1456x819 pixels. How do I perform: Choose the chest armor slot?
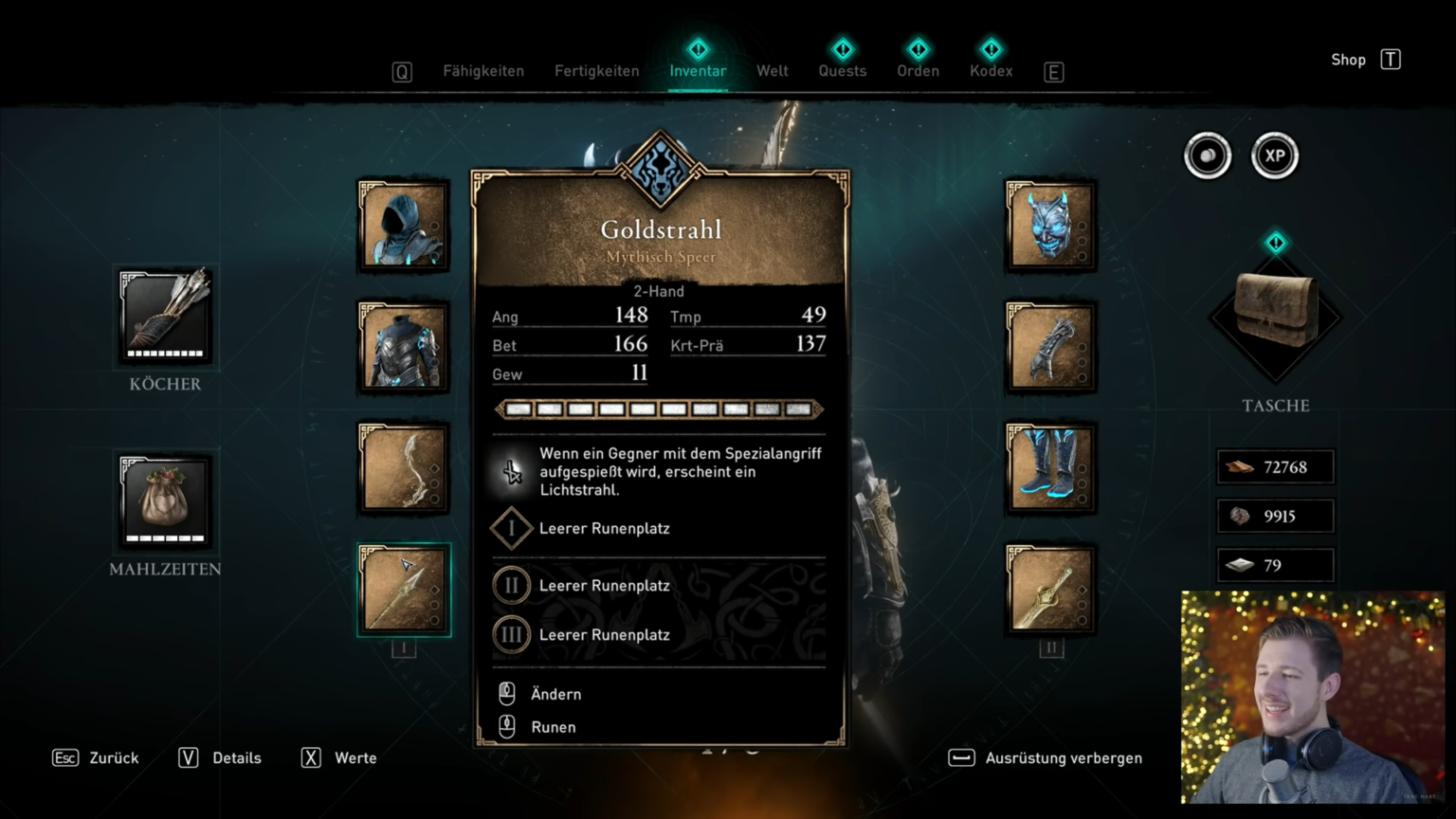pyautogui.click(x=404, y=347)
